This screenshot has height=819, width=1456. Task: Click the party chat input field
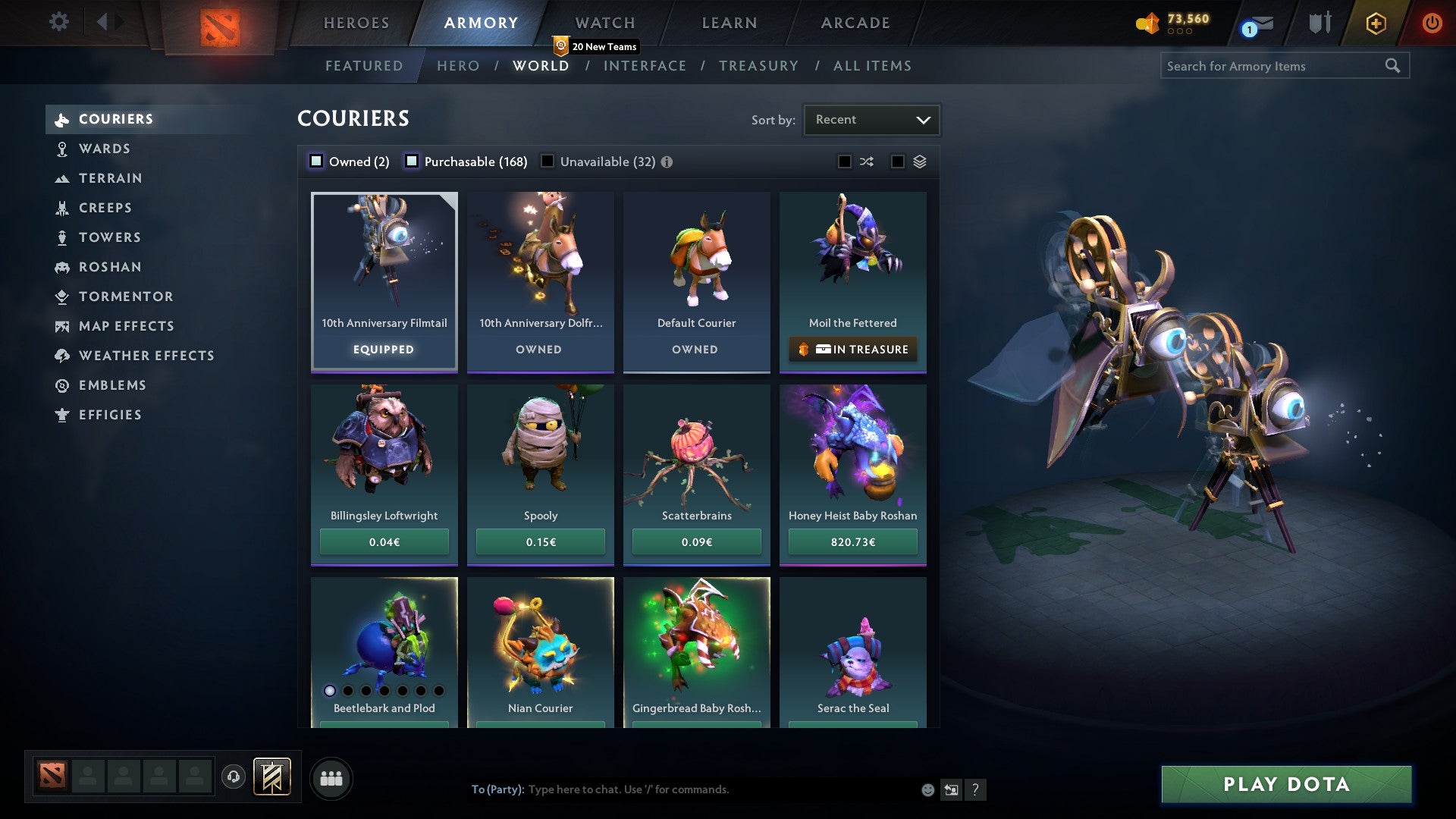coord(682,789)
